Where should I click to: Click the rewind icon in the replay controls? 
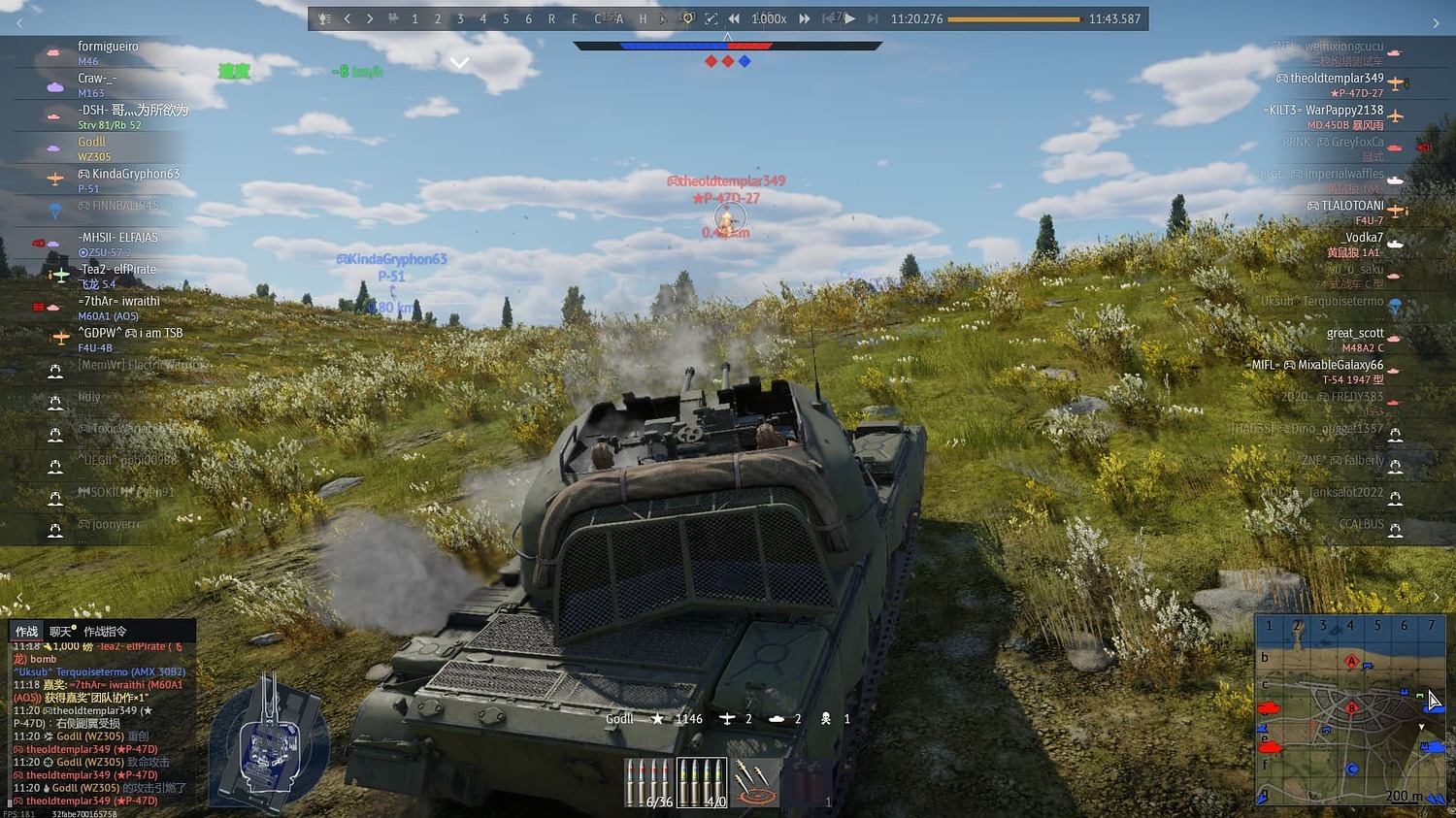[734, 17]
